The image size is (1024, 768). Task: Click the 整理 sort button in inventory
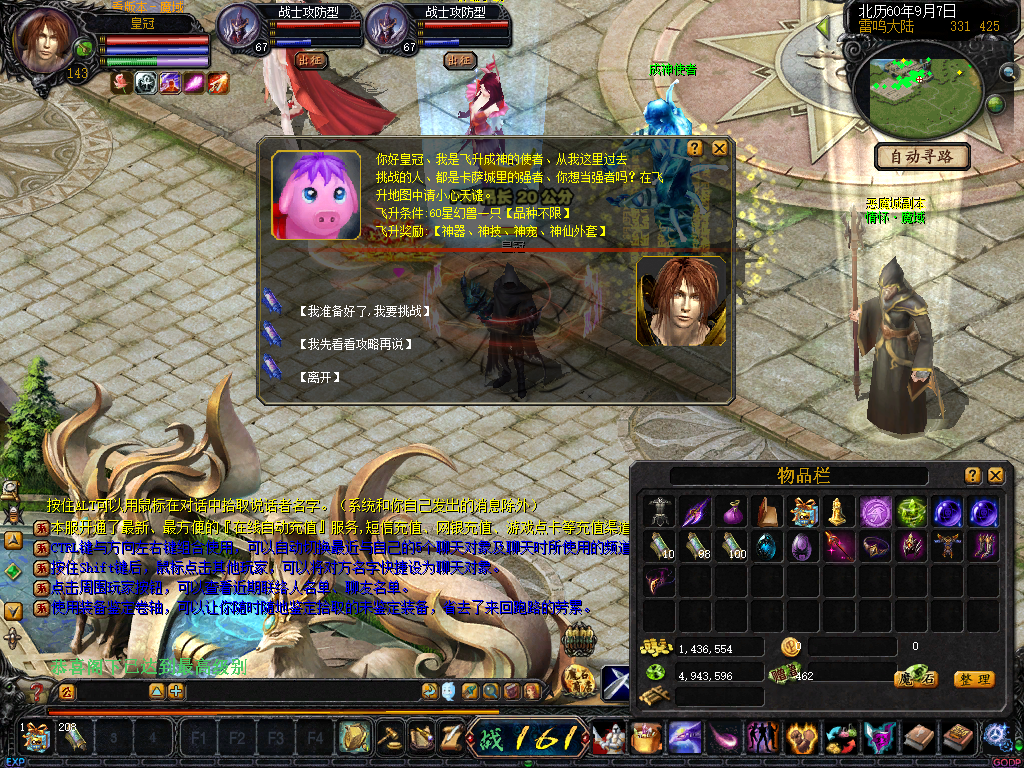click(x=974, y=679)
